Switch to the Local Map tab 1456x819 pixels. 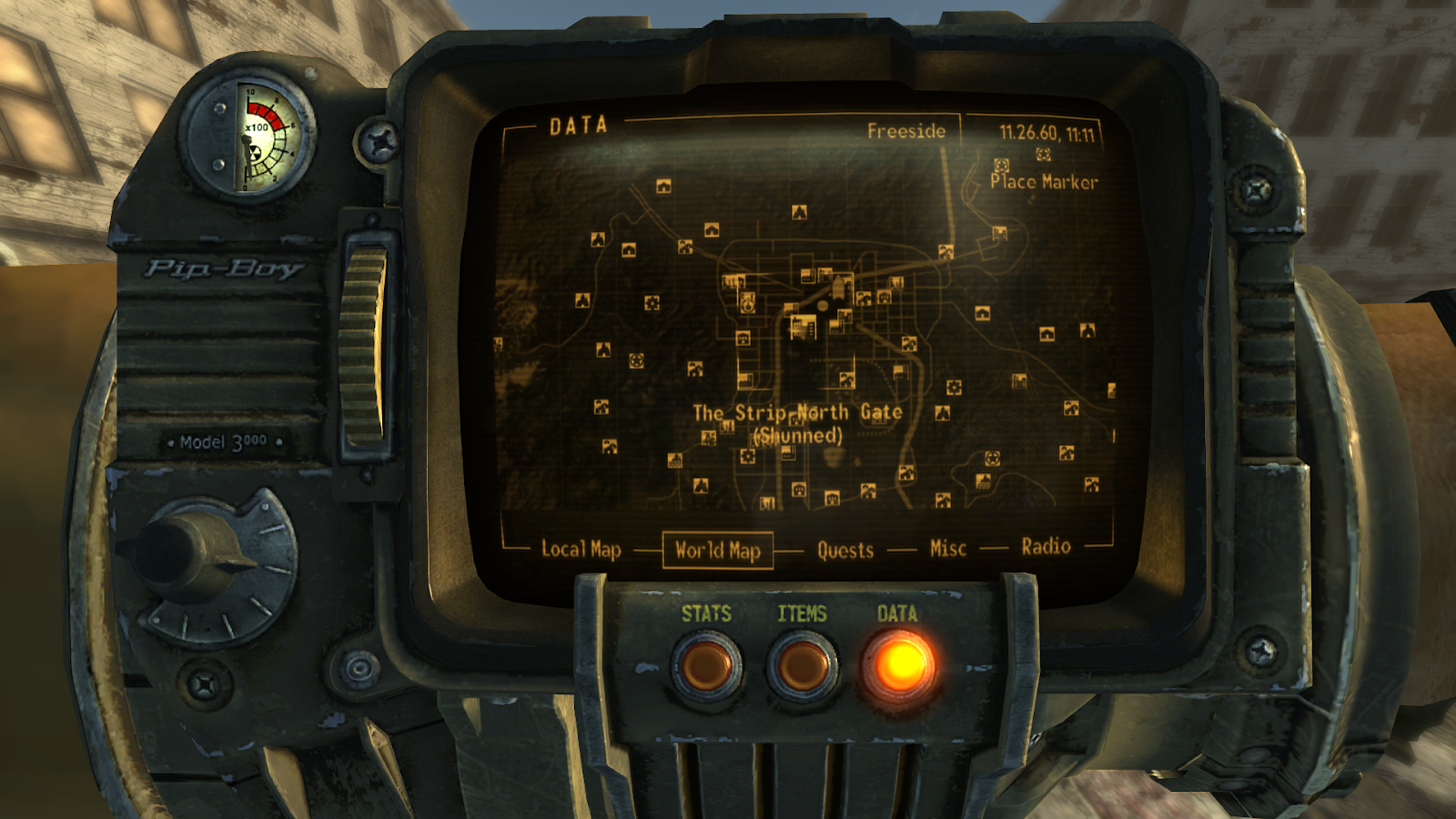[581, 550]
